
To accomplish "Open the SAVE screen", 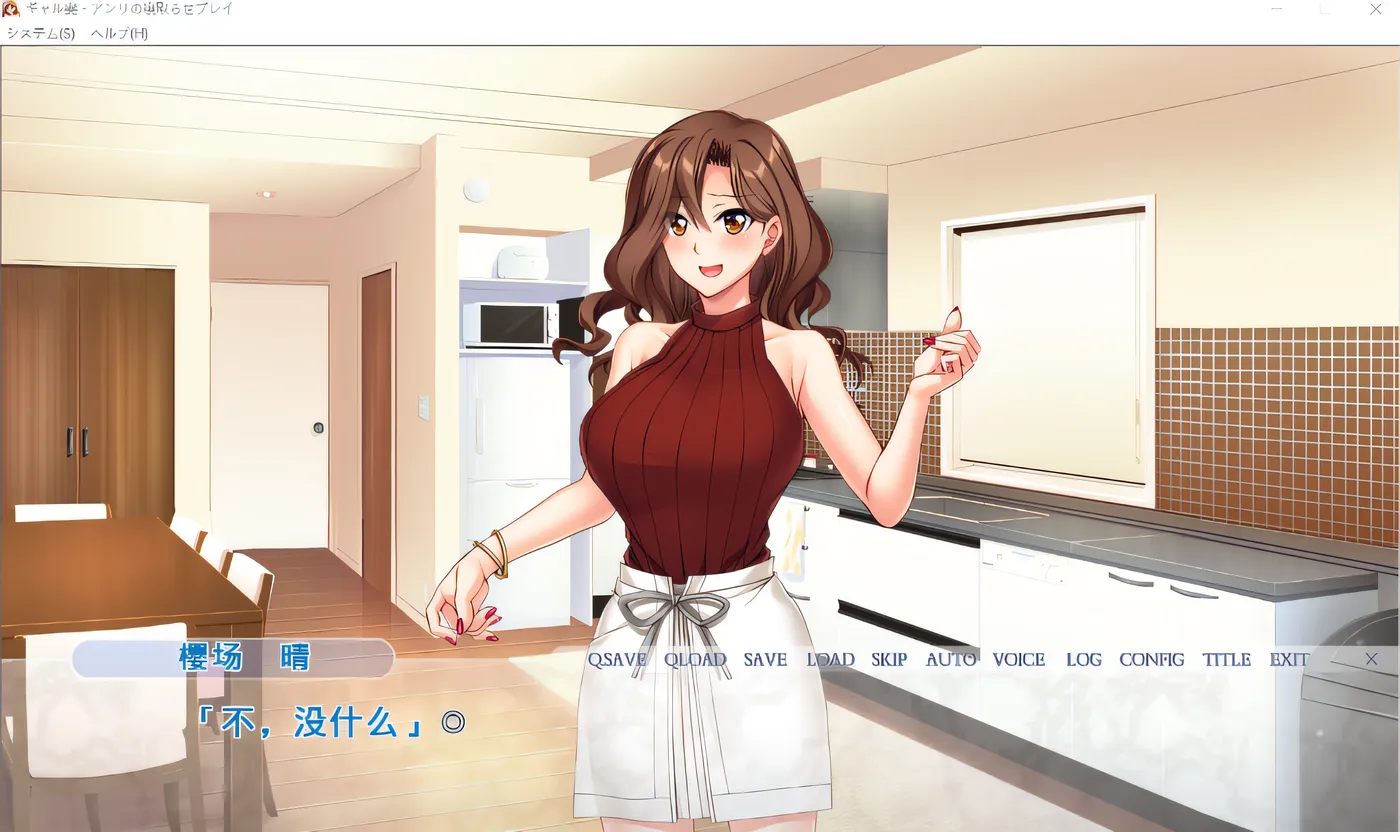I will pyautogui.click(x=763, y=659).
